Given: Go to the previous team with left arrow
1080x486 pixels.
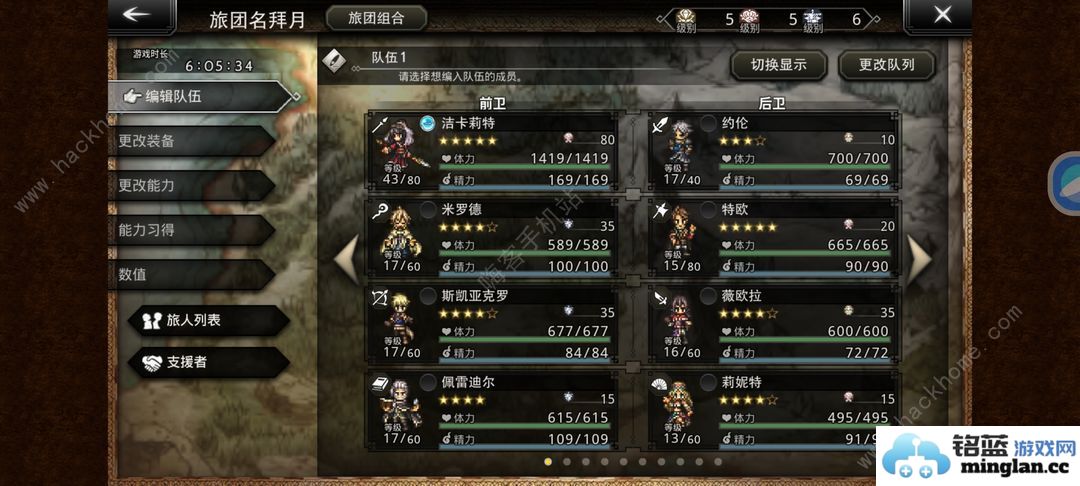Looking at the screenshot, I should [347, 258].
